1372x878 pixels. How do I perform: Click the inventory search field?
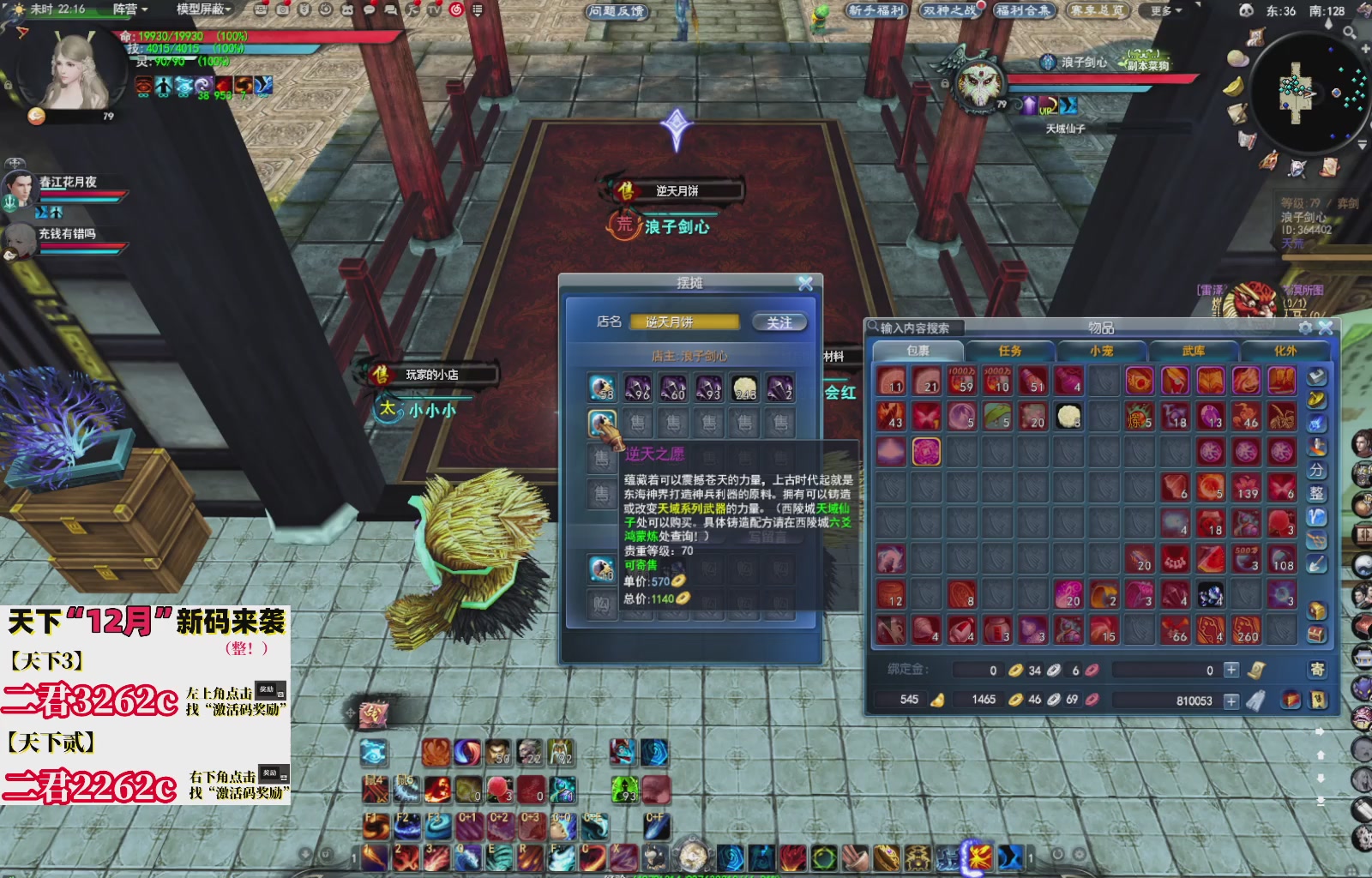click(x=916, y=328)
